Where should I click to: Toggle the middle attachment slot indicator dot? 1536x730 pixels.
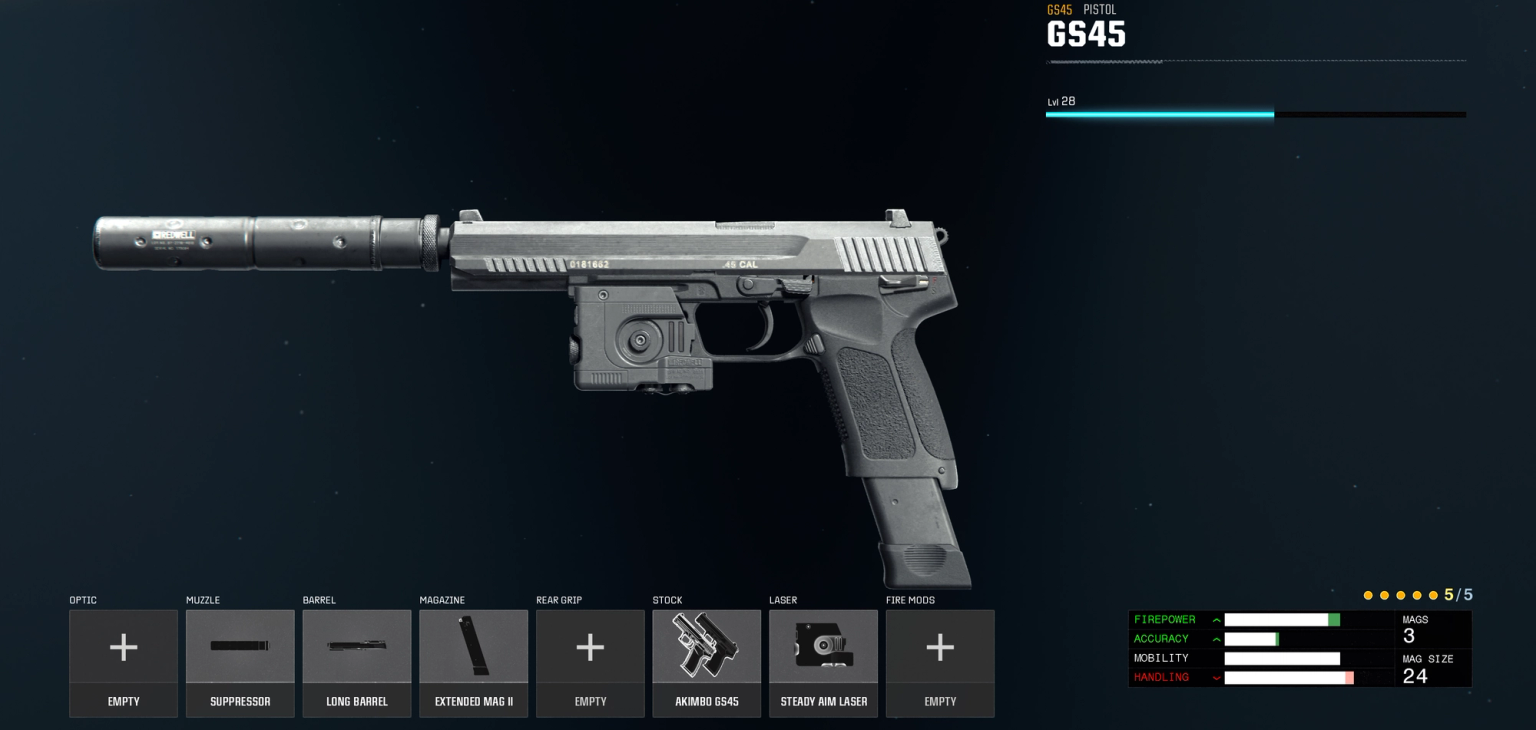pos(1401,595)
